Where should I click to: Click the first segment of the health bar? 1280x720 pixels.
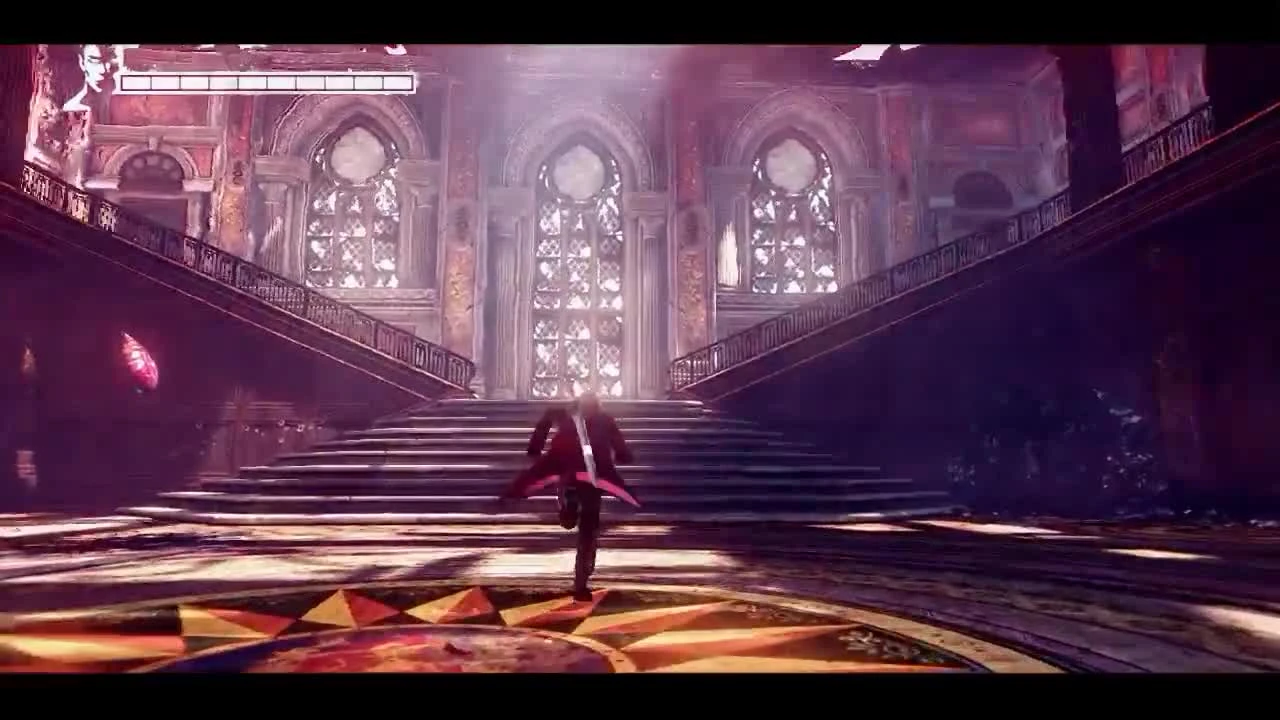[x=138, y=84]
